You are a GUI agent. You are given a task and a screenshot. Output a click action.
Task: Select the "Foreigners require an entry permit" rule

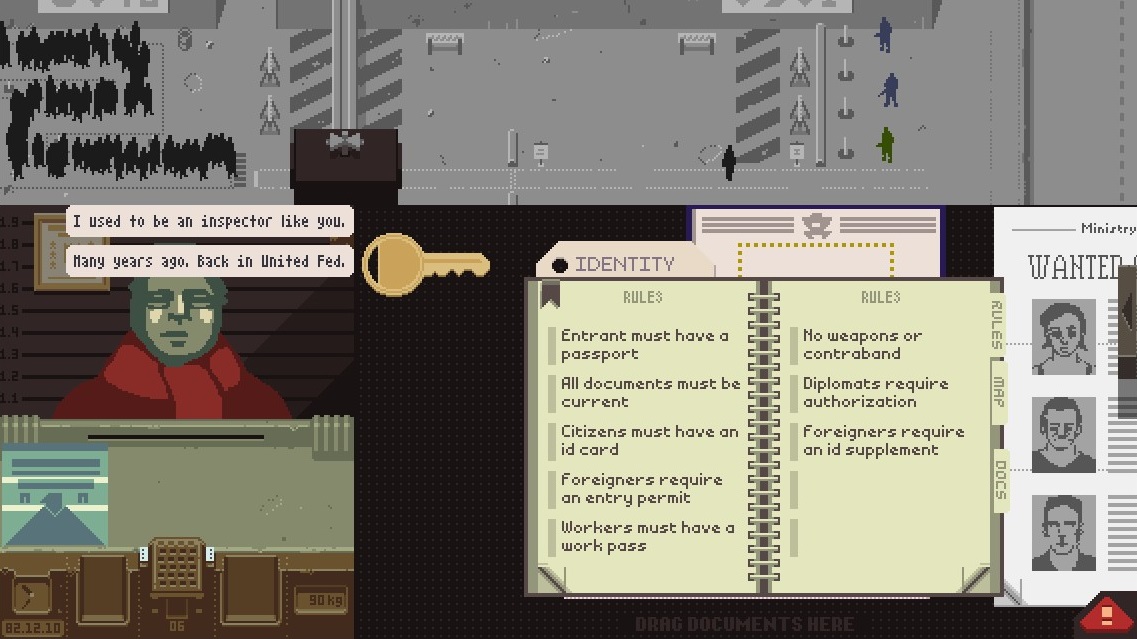coord(641,488)
